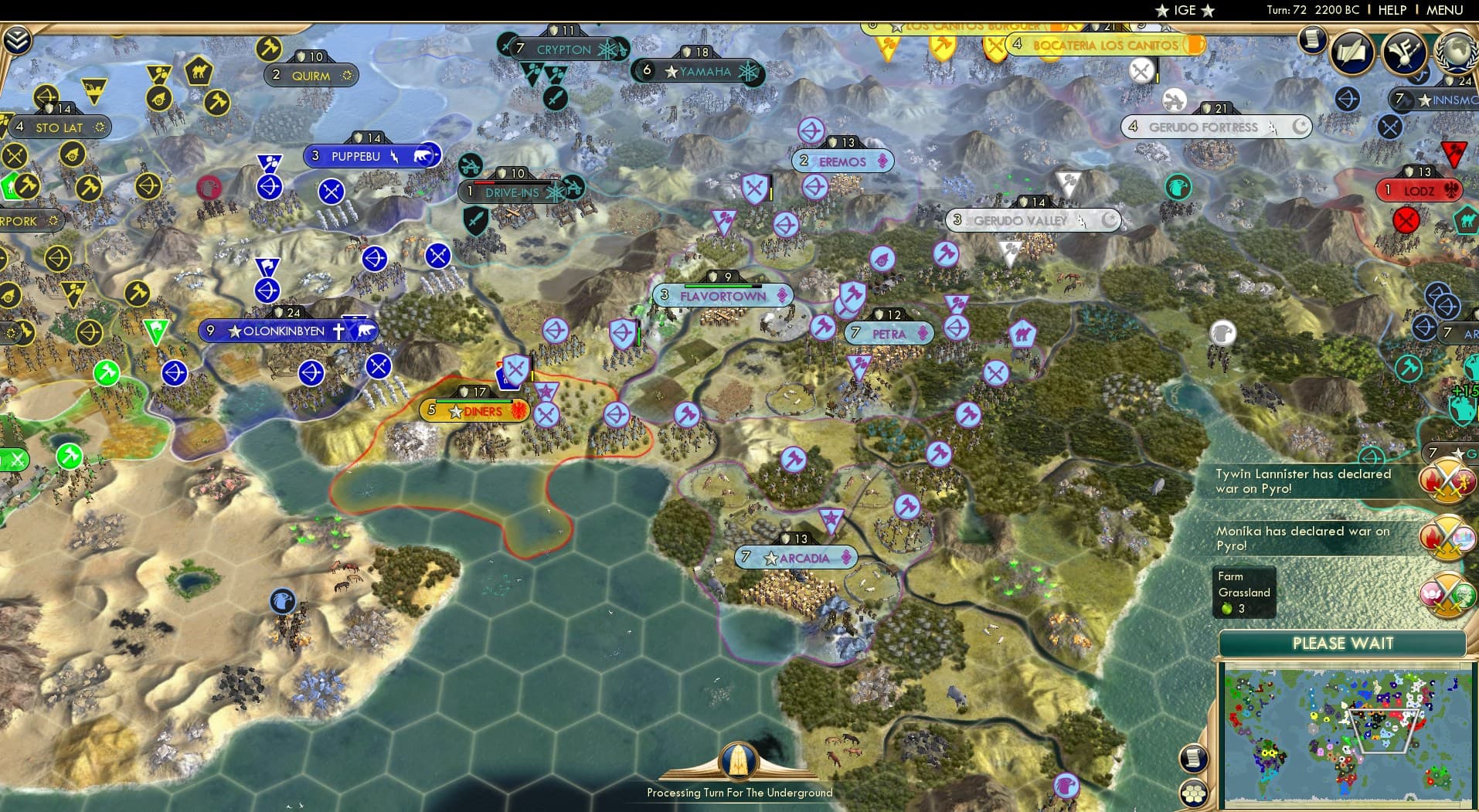Viewport: 1479px width, 812px height.
Task: Open the Social Policies screen icon
Action: coord(1351,52)
